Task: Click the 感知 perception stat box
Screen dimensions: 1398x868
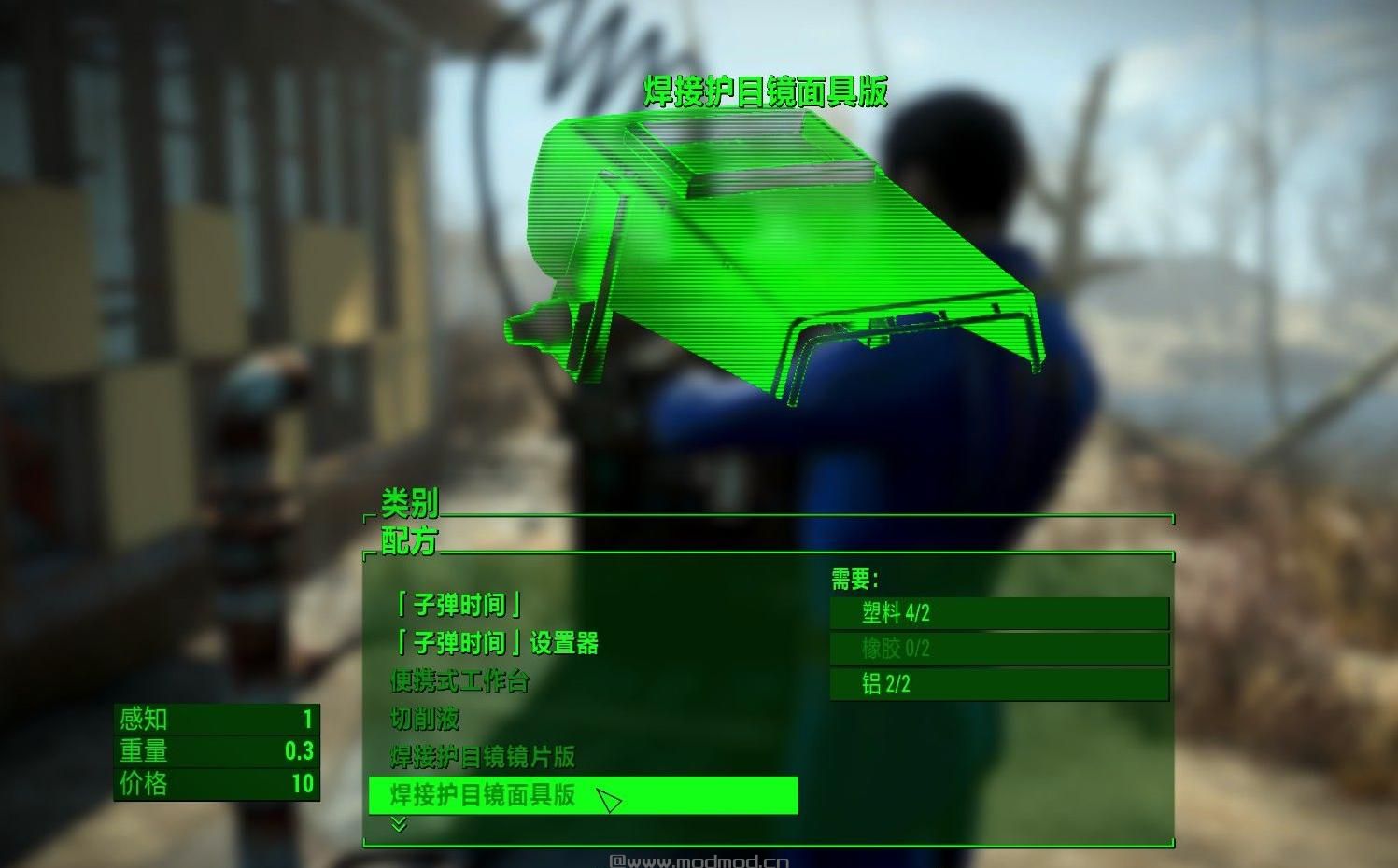Action: [215, 720]
